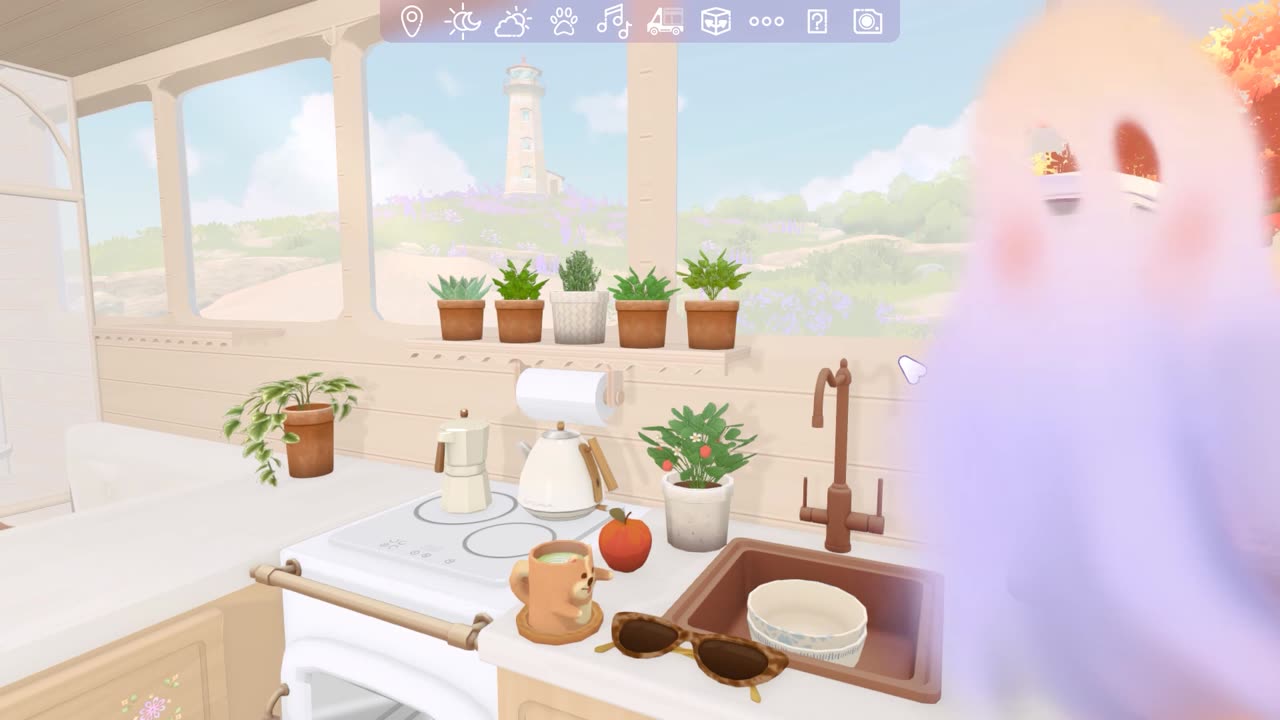Activate the camera photo mode icon
The height and width of the screenshot is (720, 1280).
coord(868,21)
